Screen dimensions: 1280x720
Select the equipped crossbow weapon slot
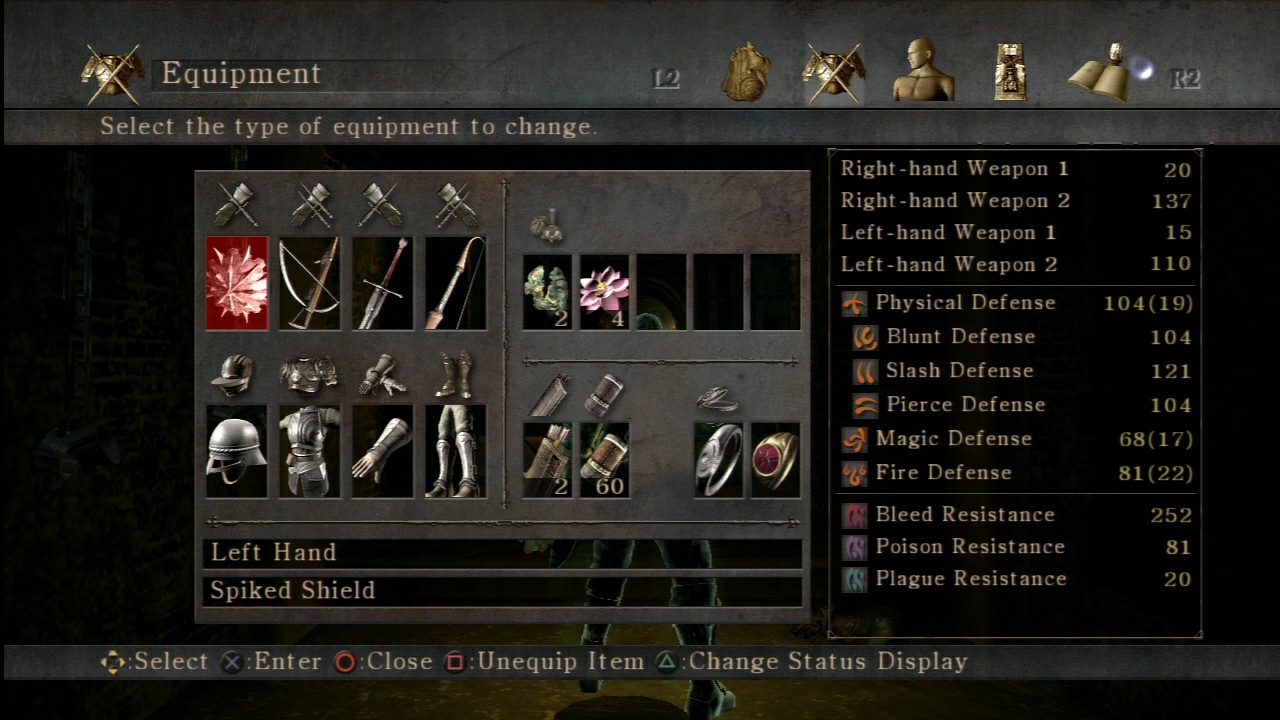point(309,283)
